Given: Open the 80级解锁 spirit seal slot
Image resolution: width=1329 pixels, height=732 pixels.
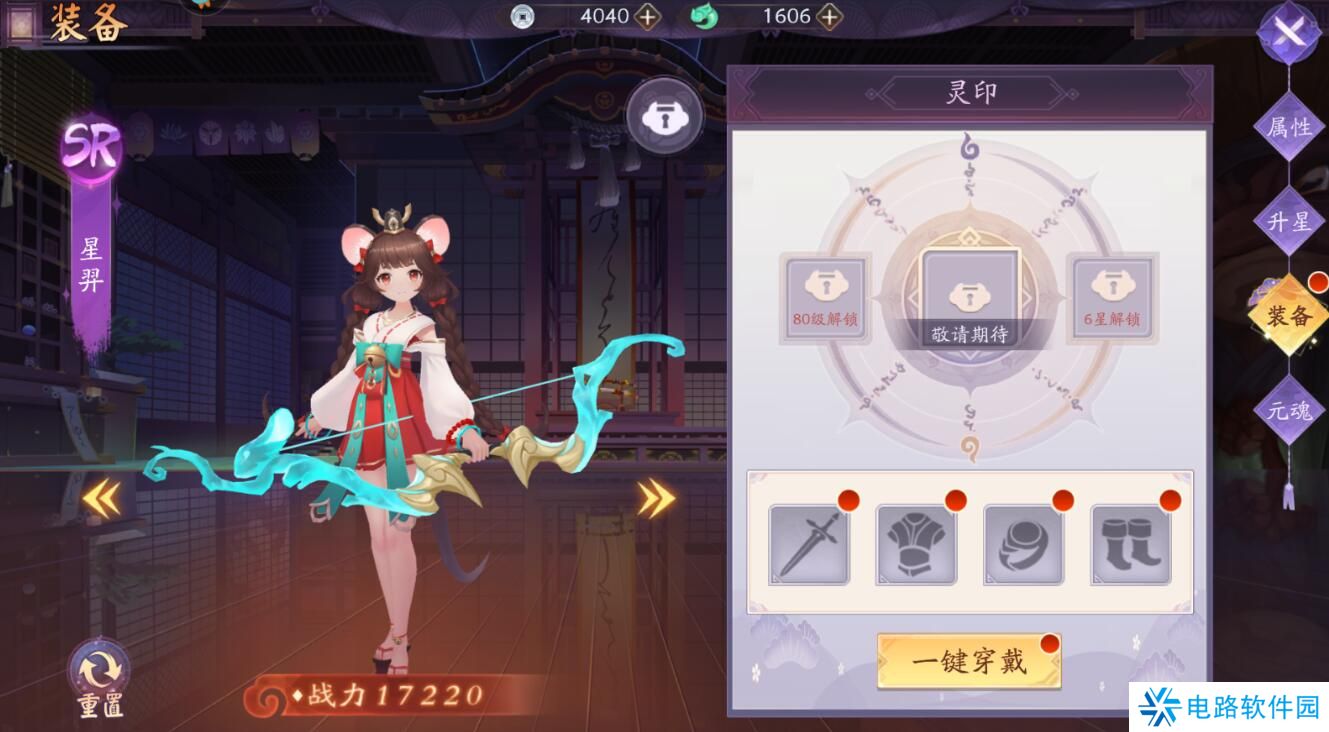Looking at the screenshot, I should pos(824,297).
